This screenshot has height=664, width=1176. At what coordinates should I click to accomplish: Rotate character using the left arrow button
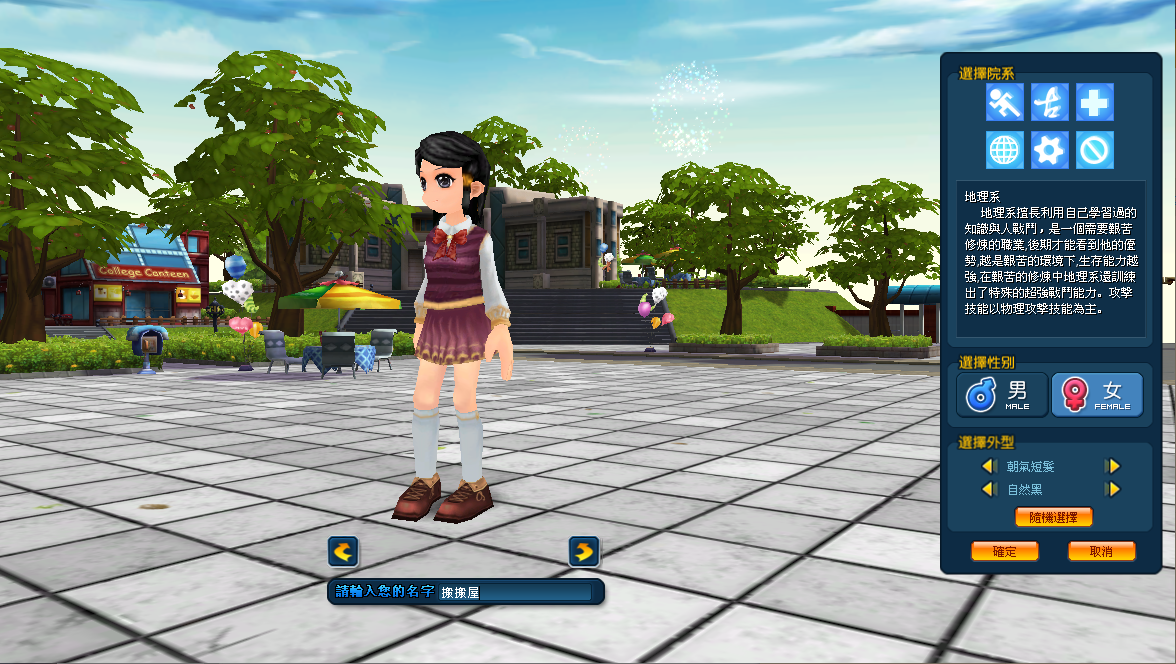point(343,551)
